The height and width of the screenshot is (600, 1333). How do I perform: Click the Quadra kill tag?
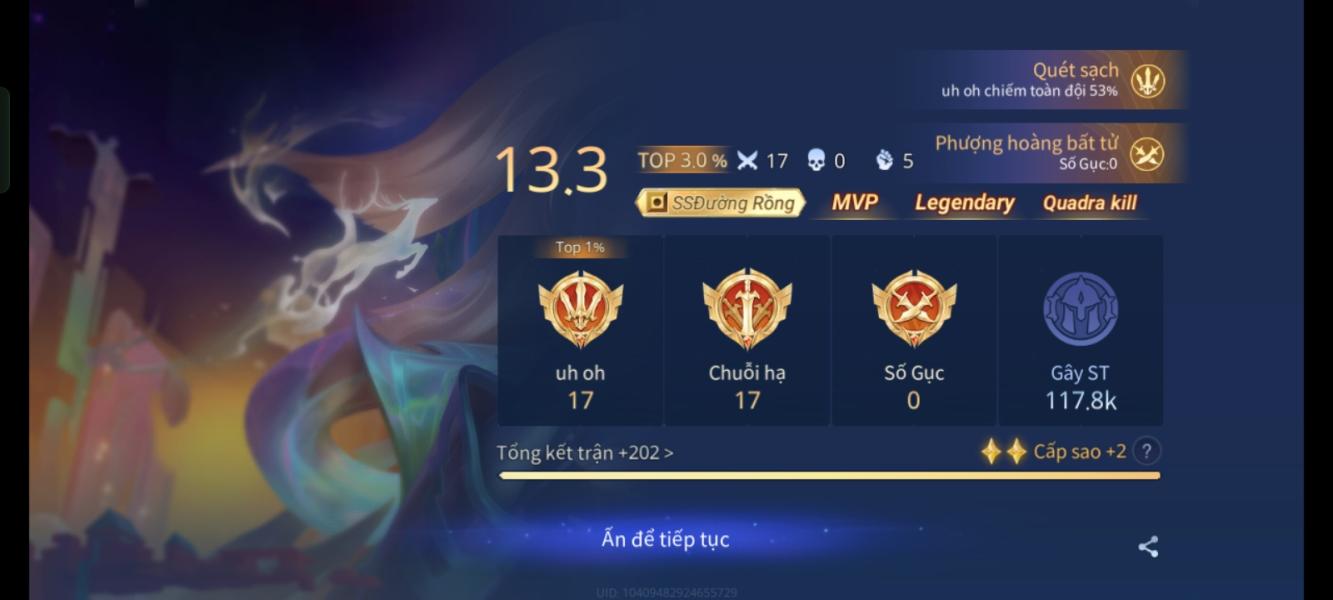pos(1089,203)
